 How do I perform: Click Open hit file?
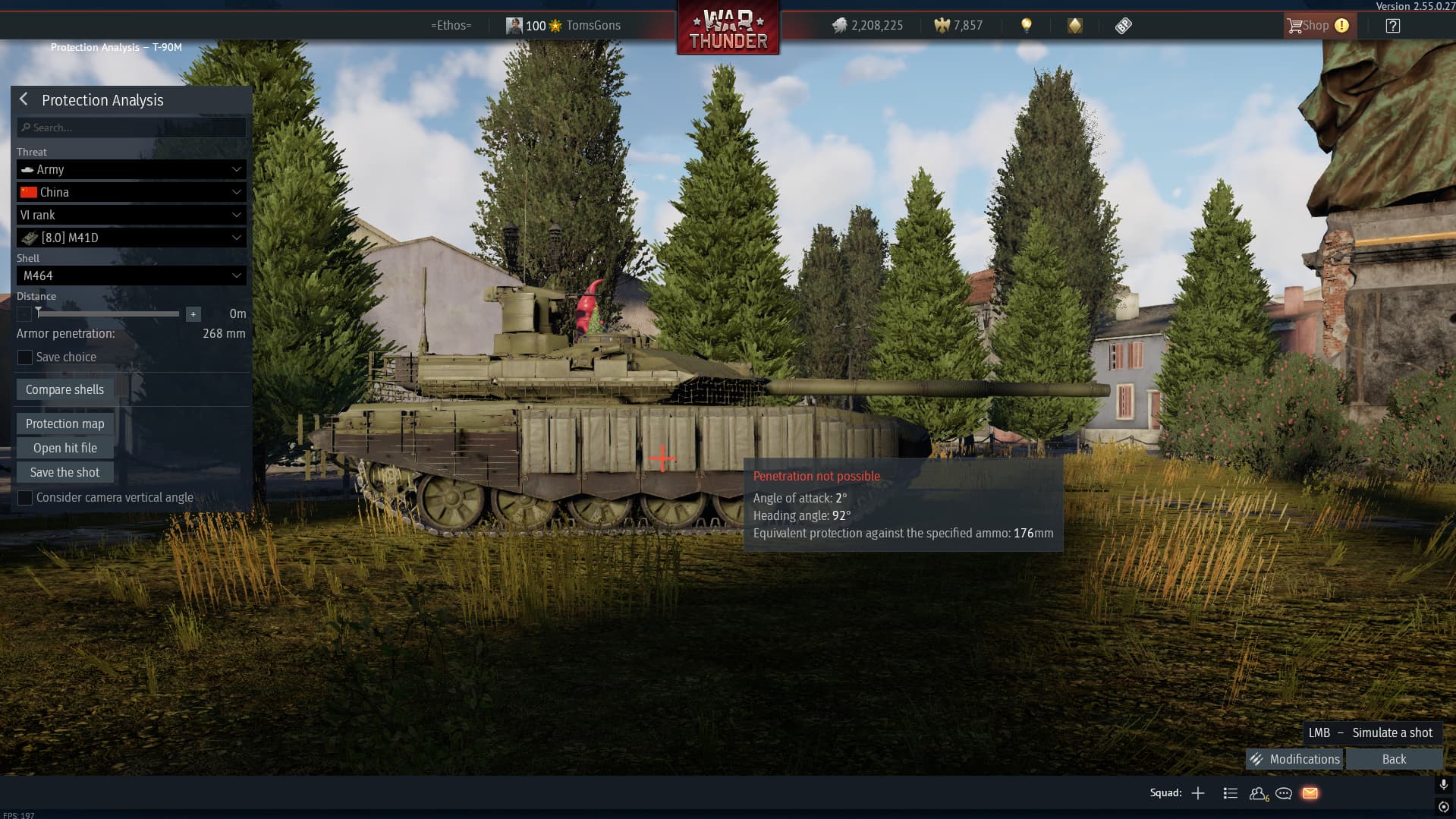[64, 448]
